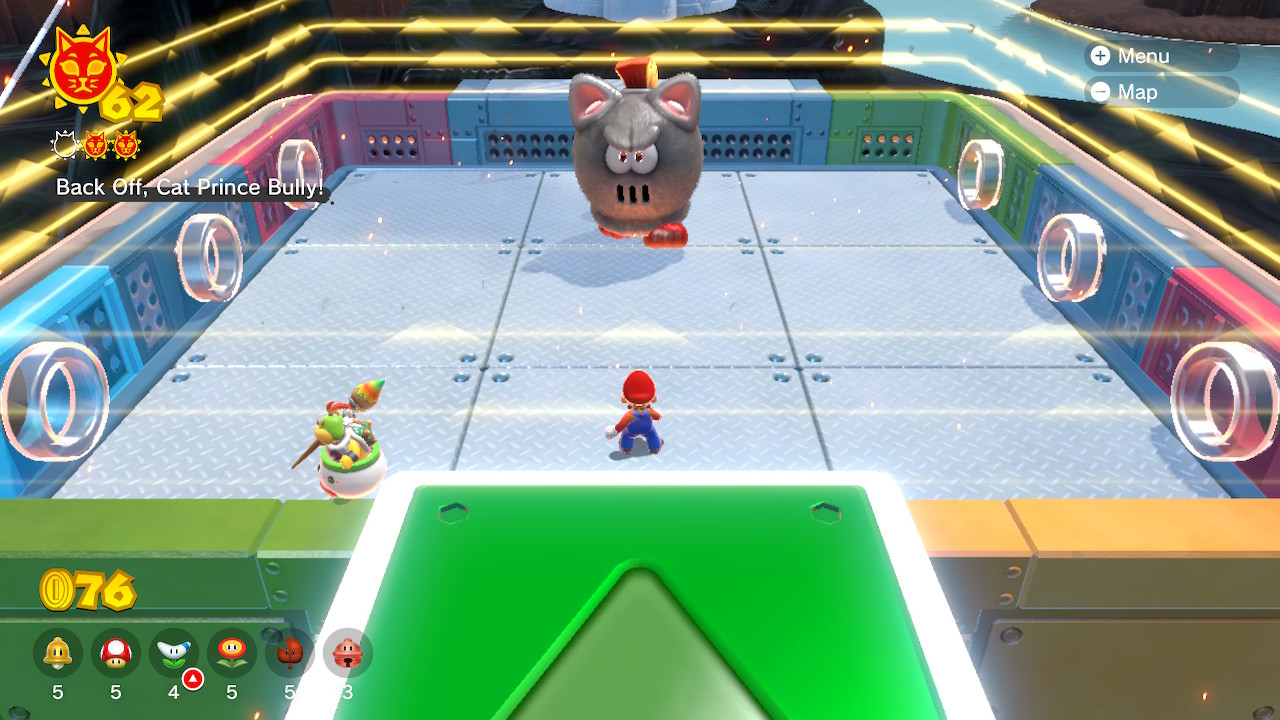The width and height of the screenshot is (1280, 720).
Task: Click the Lucky Bell quantity number
Action: pyautogui.click(x=347, y=691)
